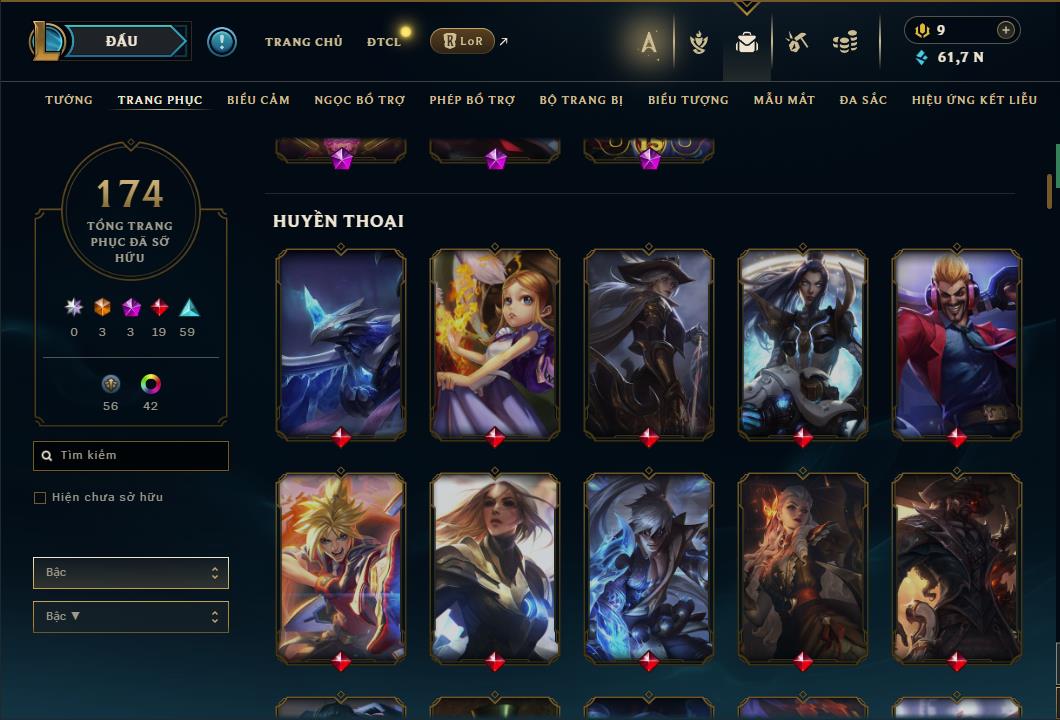Select the BỘ TRANG BỊ tab

click(x=581, y=100)
